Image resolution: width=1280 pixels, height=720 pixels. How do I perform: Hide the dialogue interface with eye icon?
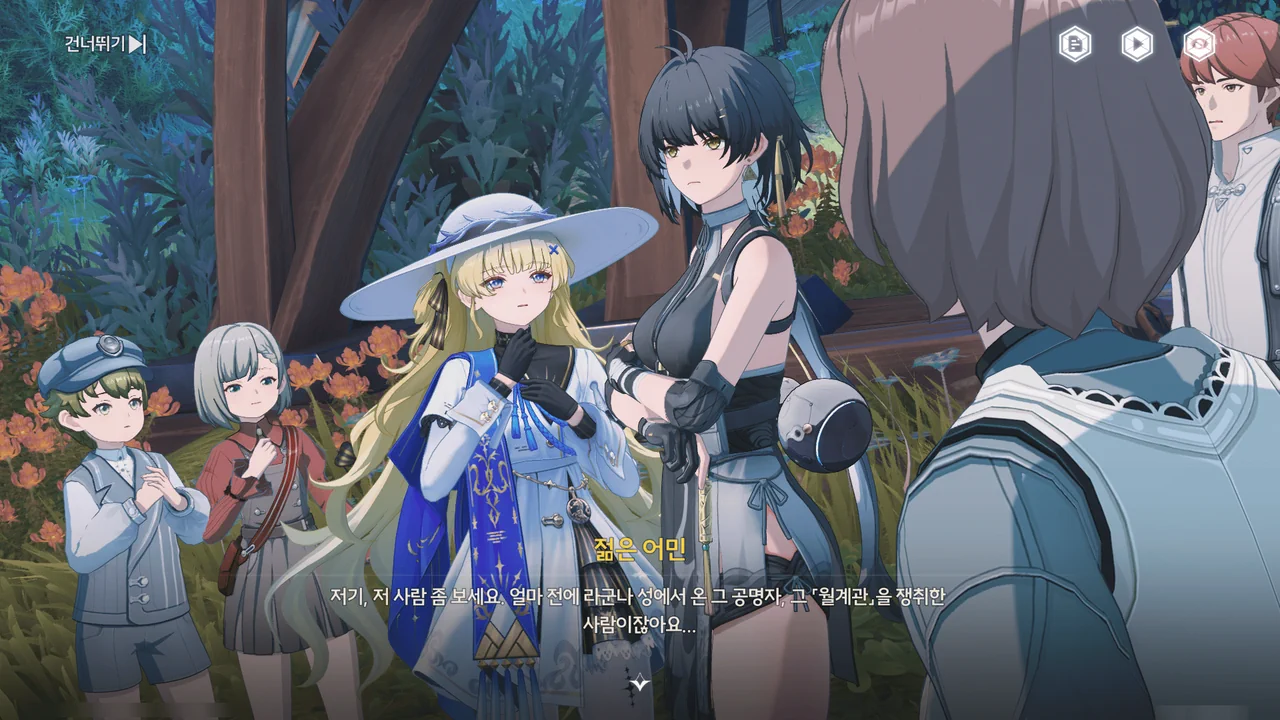pyautogui.click(x=1199, y=44)
